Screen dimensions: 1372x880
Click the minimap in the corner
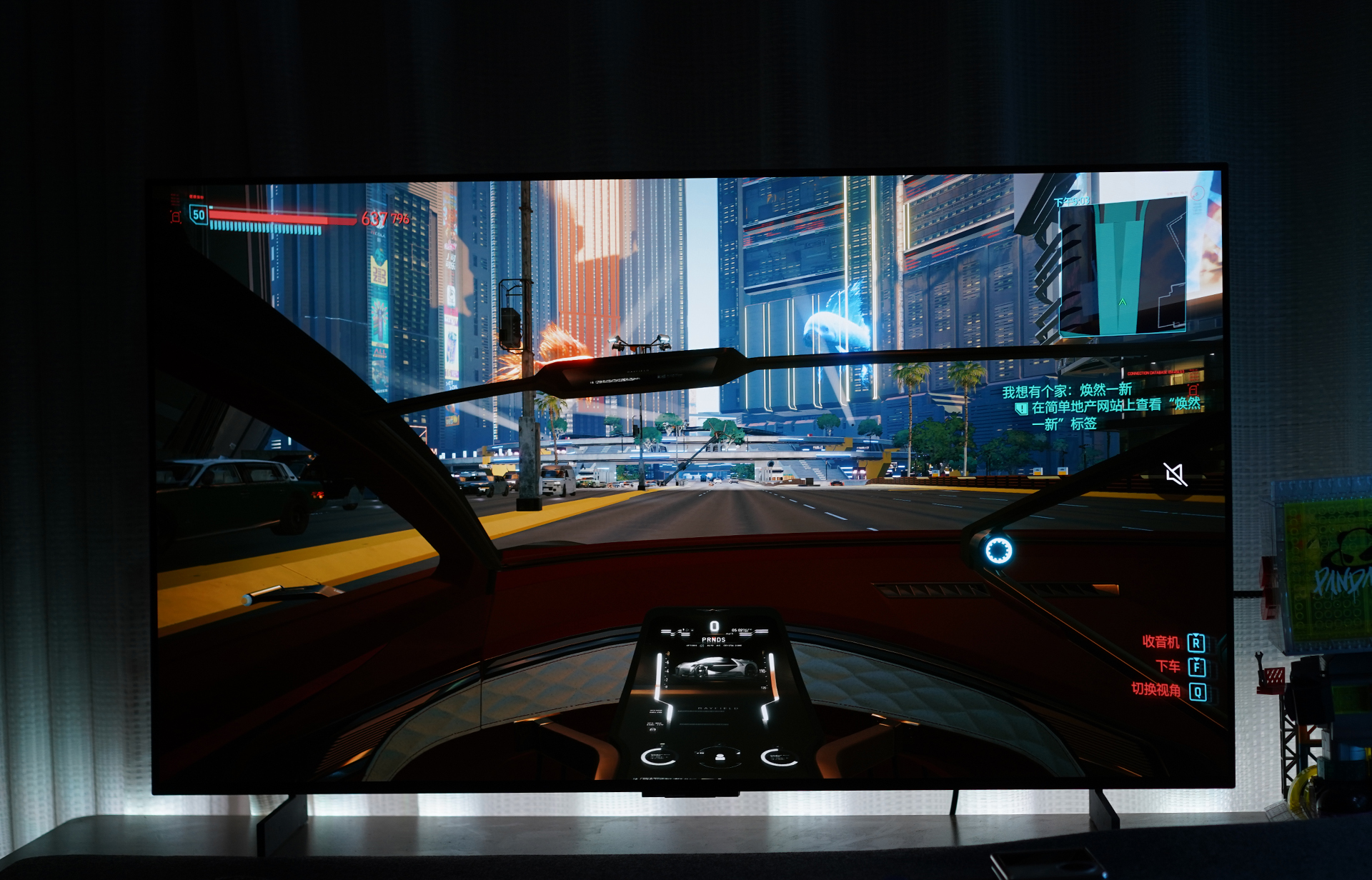(1122, 266)
